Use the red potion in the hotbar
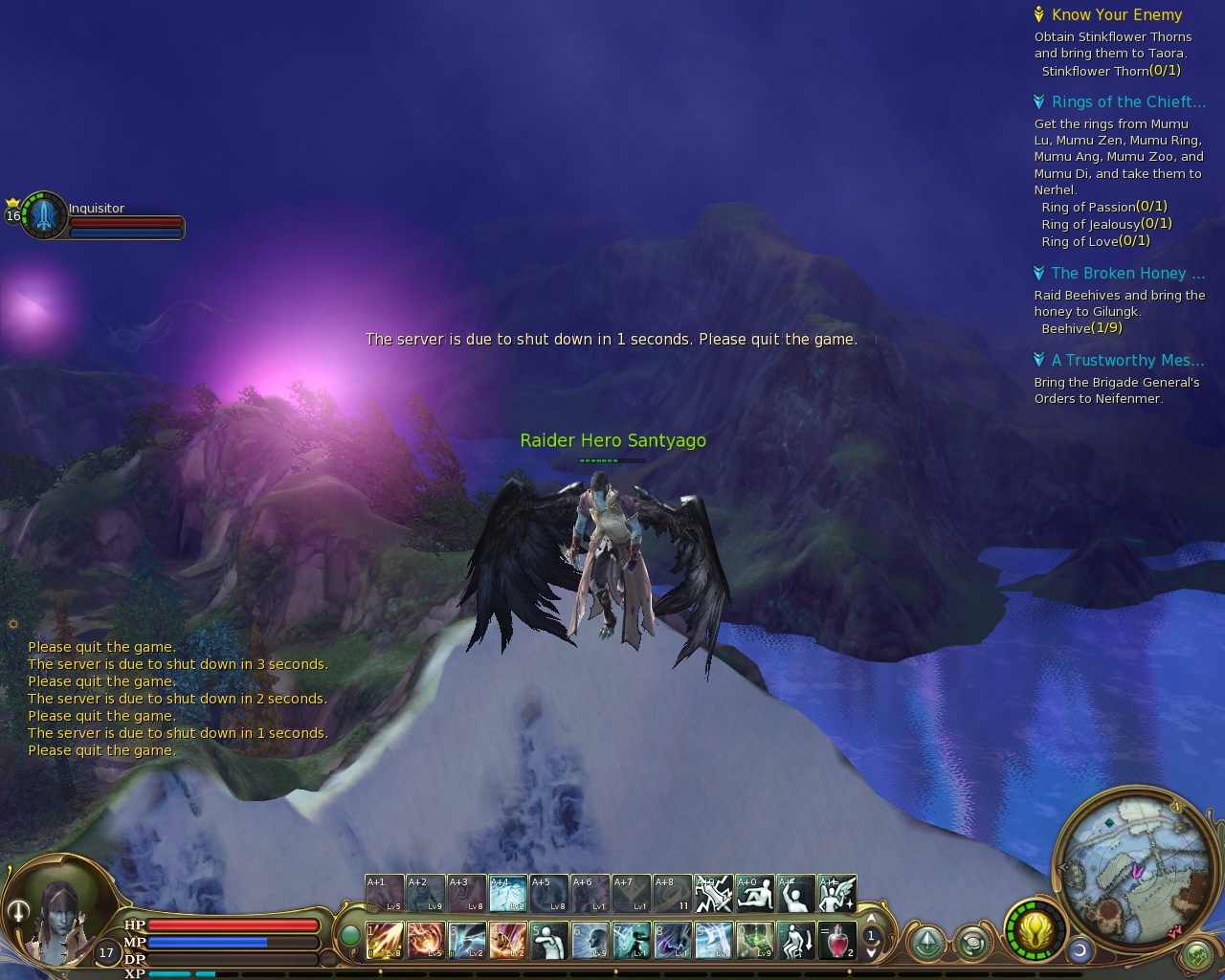Screen dimensions: 1225x980 (x=837, y=941)
